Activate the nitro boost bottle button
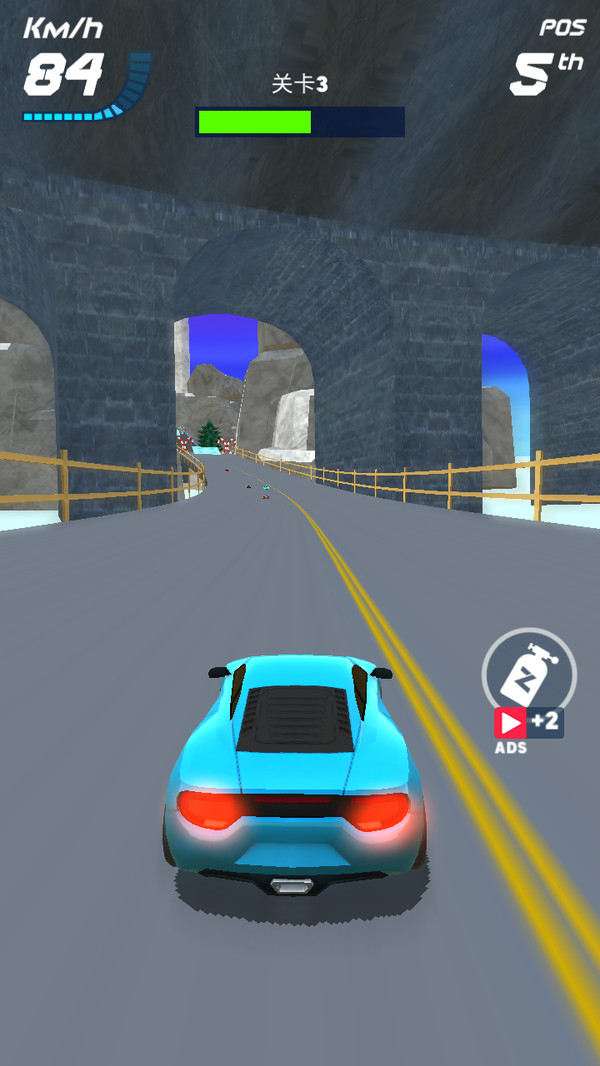This screenshot has width=600, height=1066. coord(529,672)
